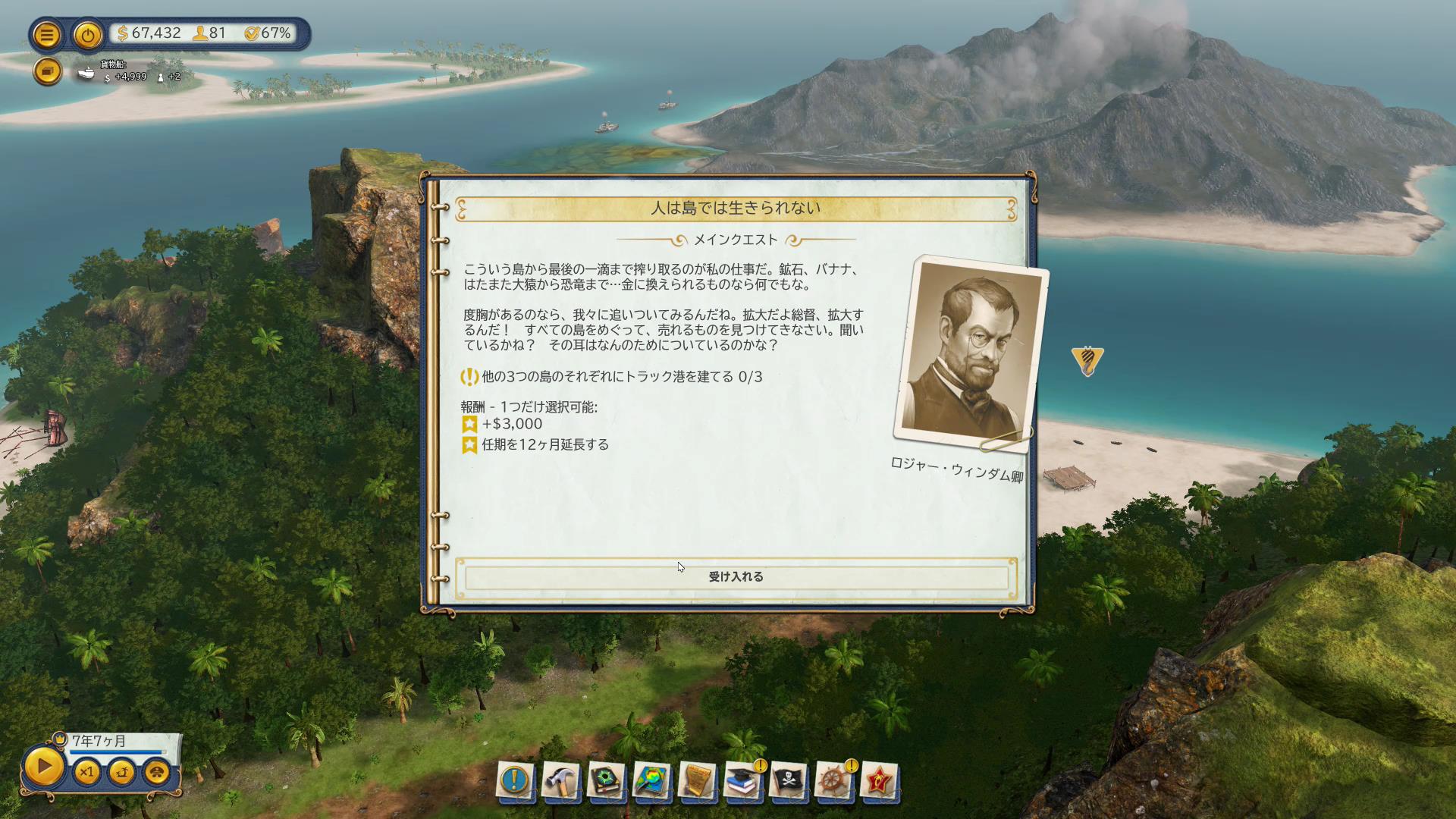Show the map overlays with magnifier
1456x819 pixels.
coord(651,780)
